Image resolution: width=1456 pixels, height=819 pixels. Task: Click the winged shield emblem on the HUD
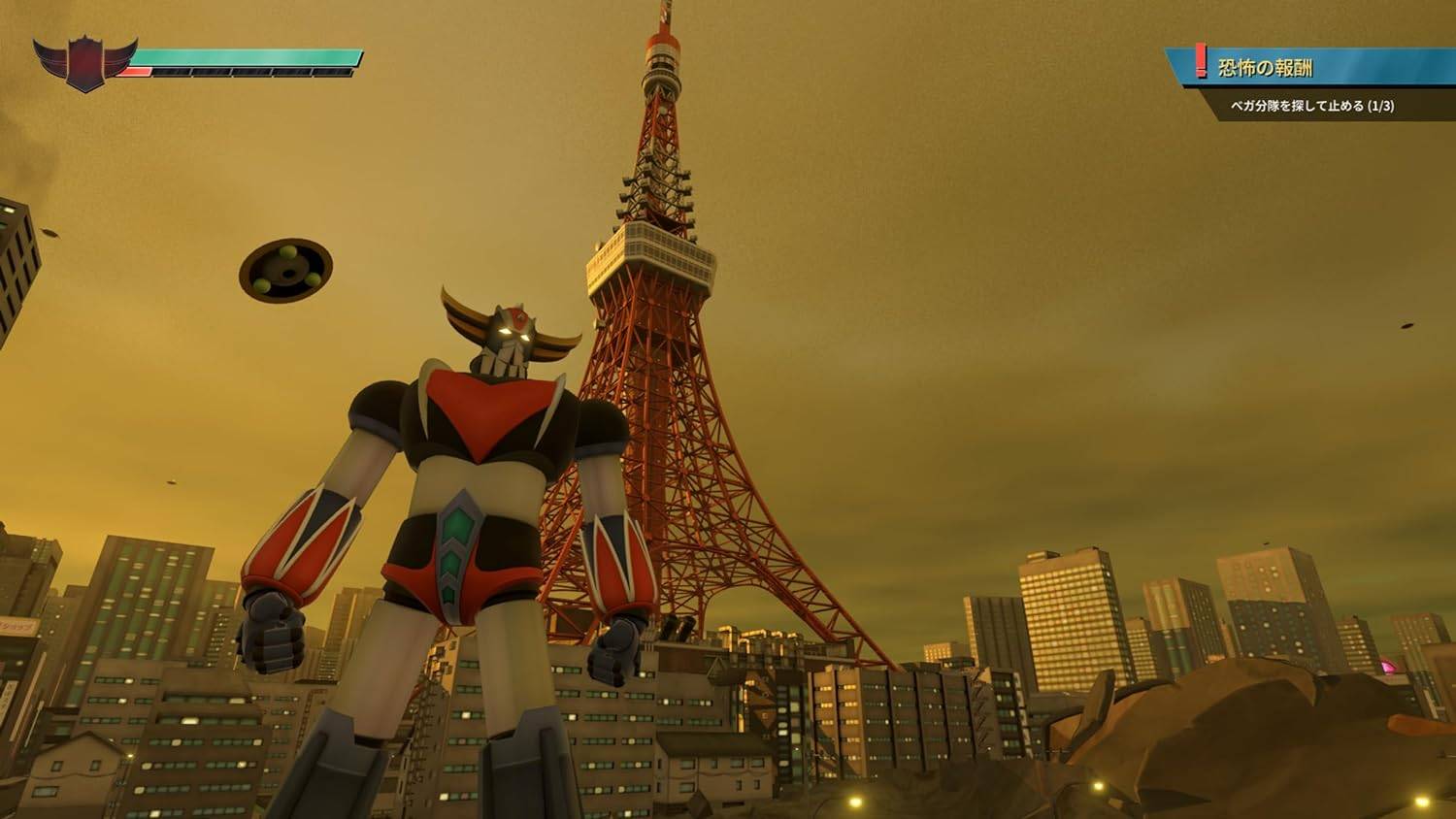(x=83, y=60)
